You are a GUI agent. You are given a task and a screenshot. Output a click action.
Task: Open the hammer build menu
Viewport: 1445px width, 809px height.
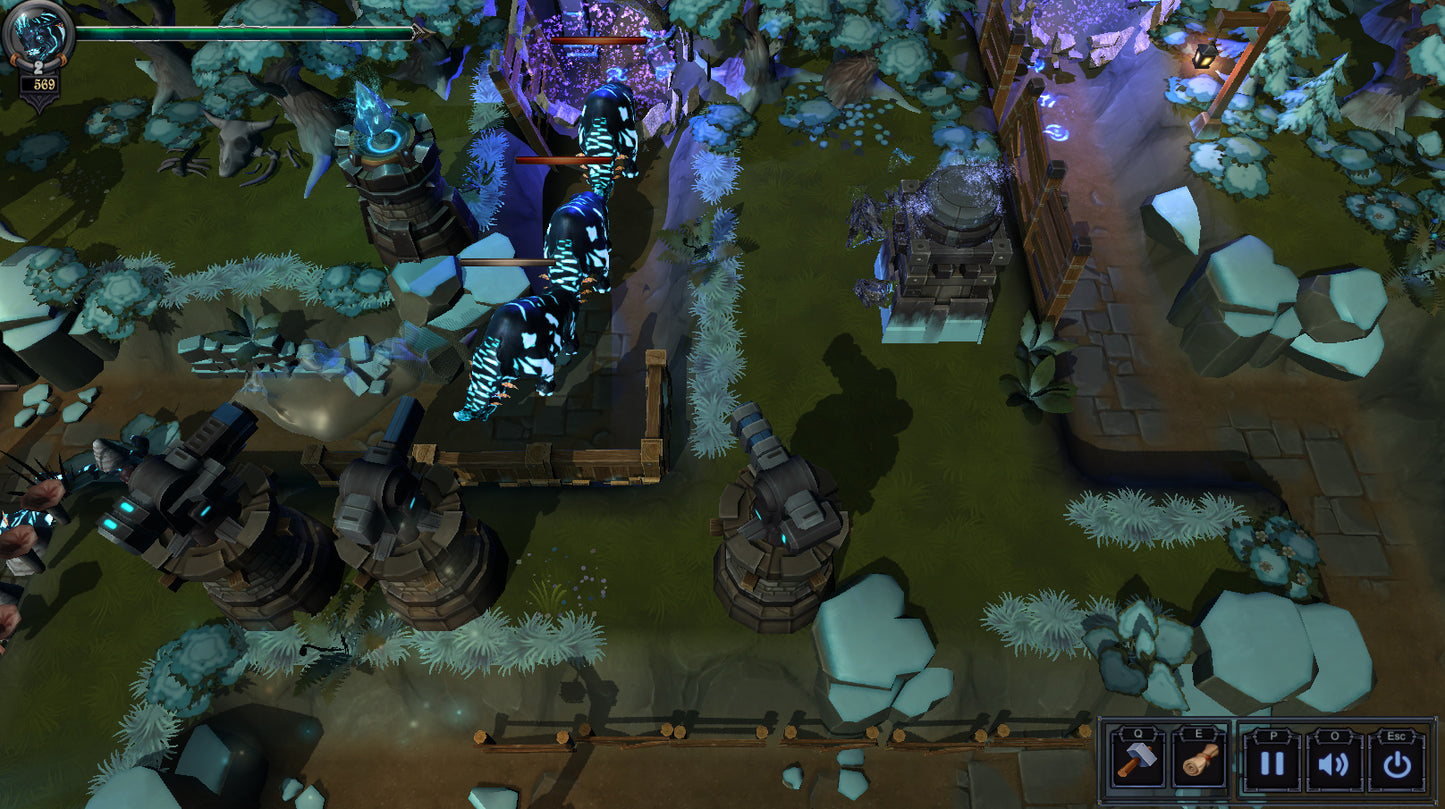tap(1137, 762)
